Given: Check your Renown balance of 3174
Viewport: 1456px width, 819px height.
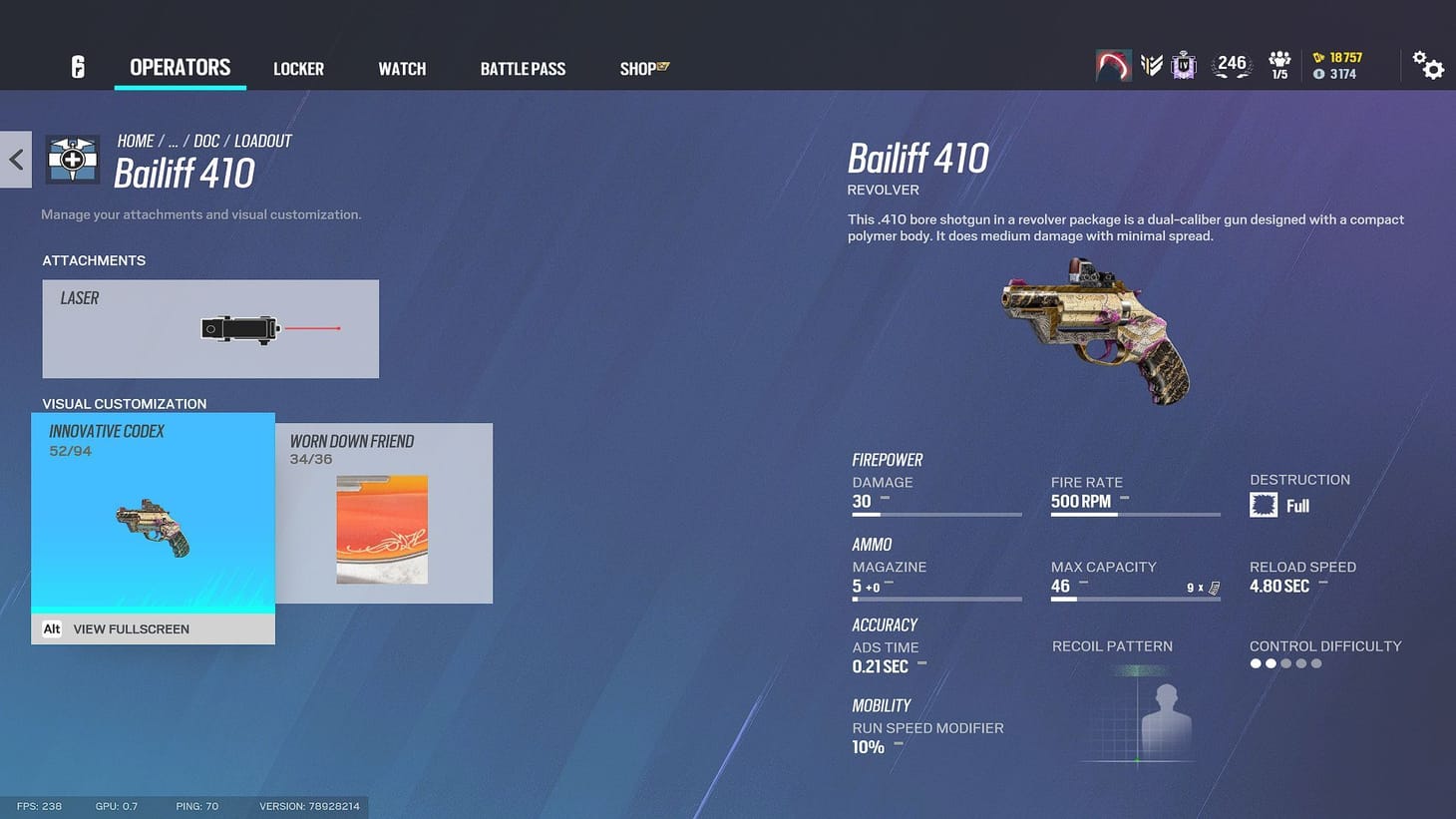Looking at the screenshot, I should pos(1332,72).
